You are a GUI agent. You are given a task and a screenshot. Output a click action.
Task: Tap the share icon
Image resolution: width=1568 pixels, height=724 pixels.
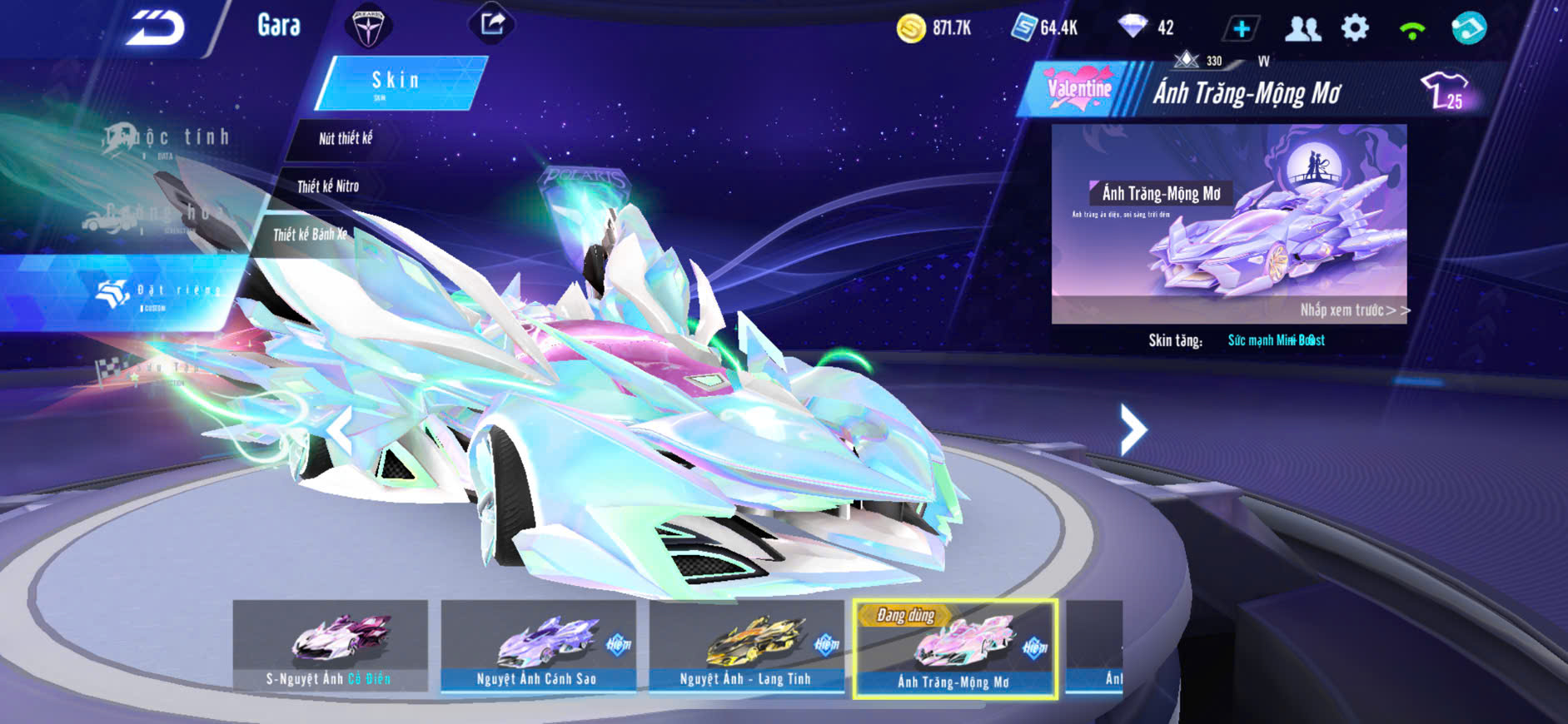click(491, 24)
